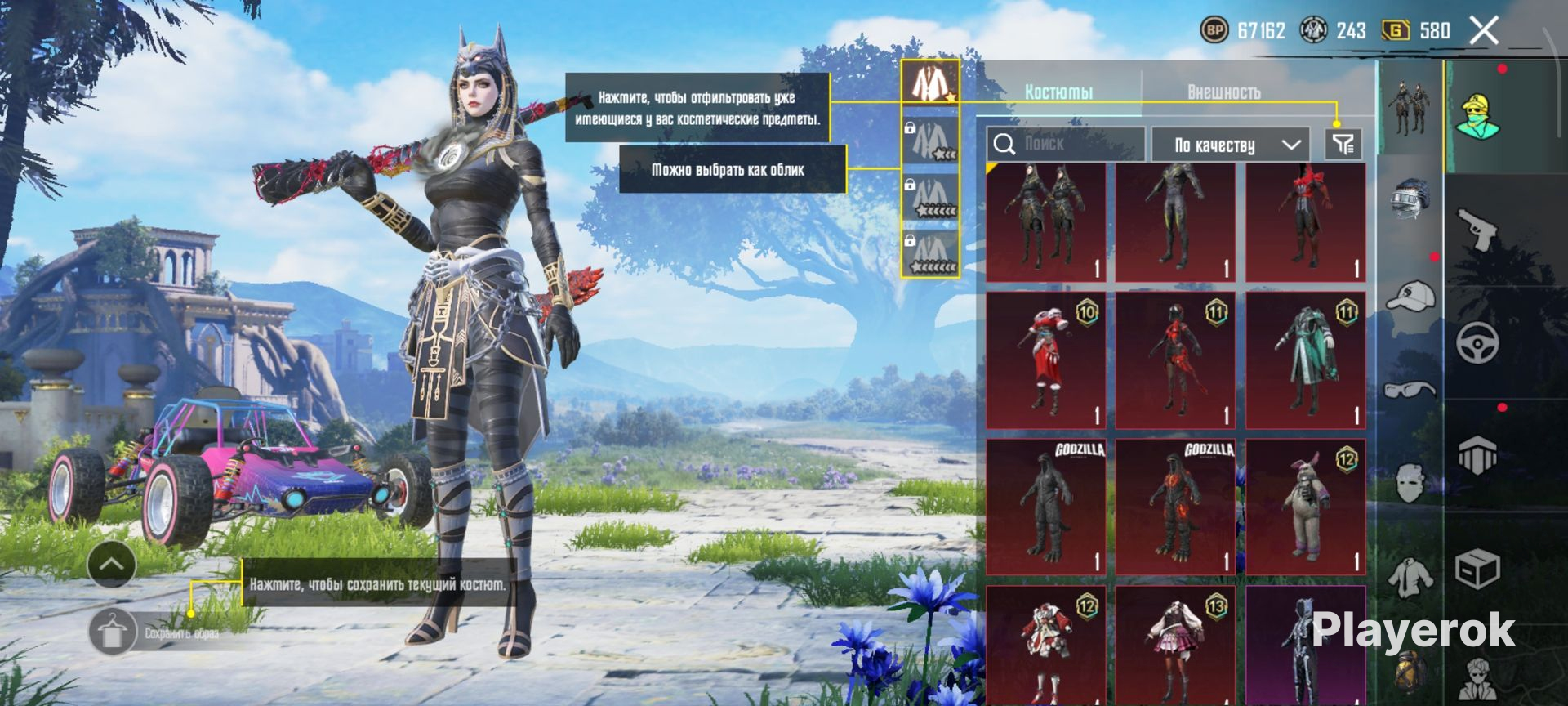The image size is (1568, 706).
Task: Click the round up-arrow button
Action: click(112, 564)
